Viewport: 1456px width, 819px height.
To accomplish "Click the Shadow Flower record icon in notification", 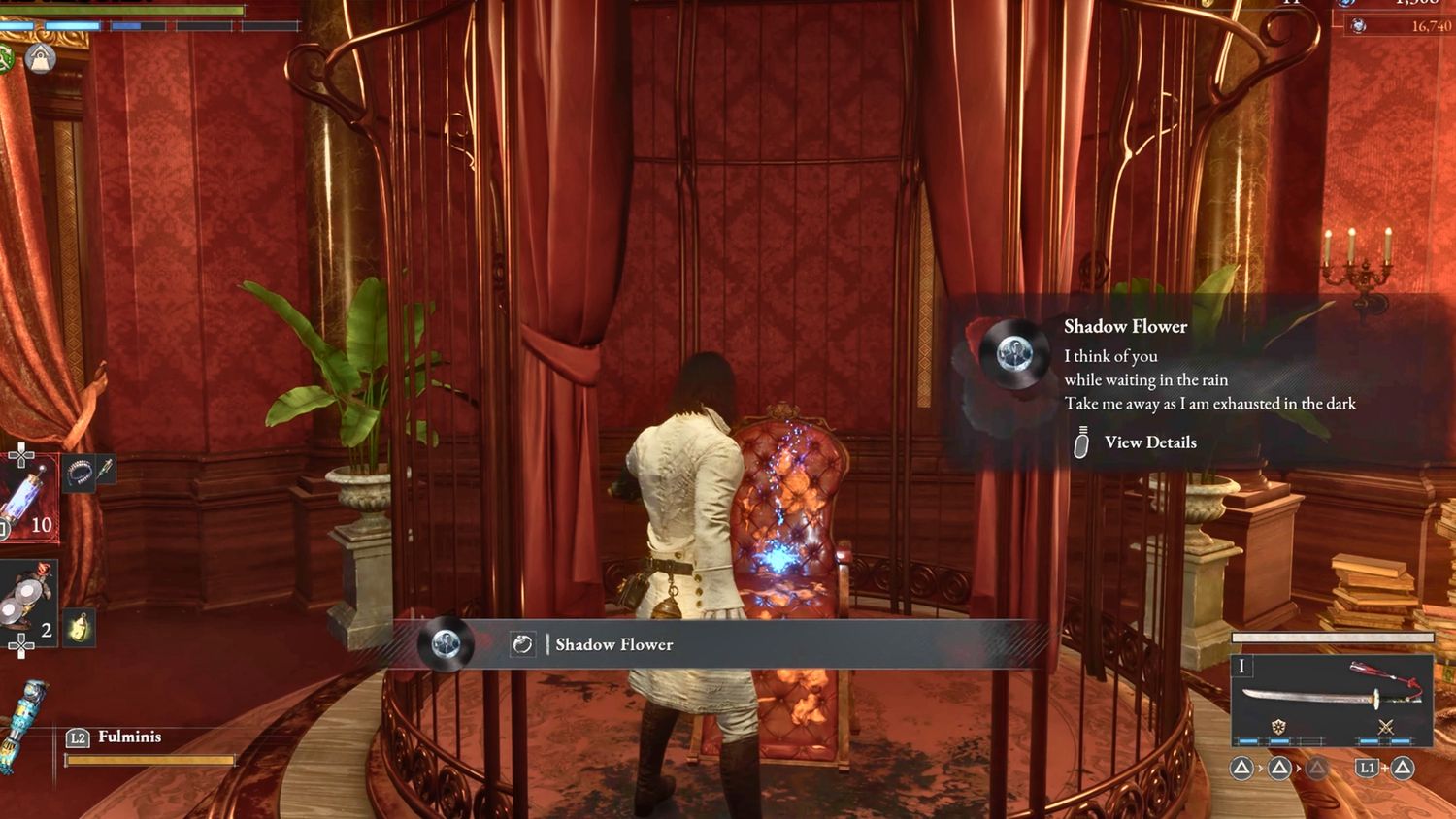I will (1014, 351).
